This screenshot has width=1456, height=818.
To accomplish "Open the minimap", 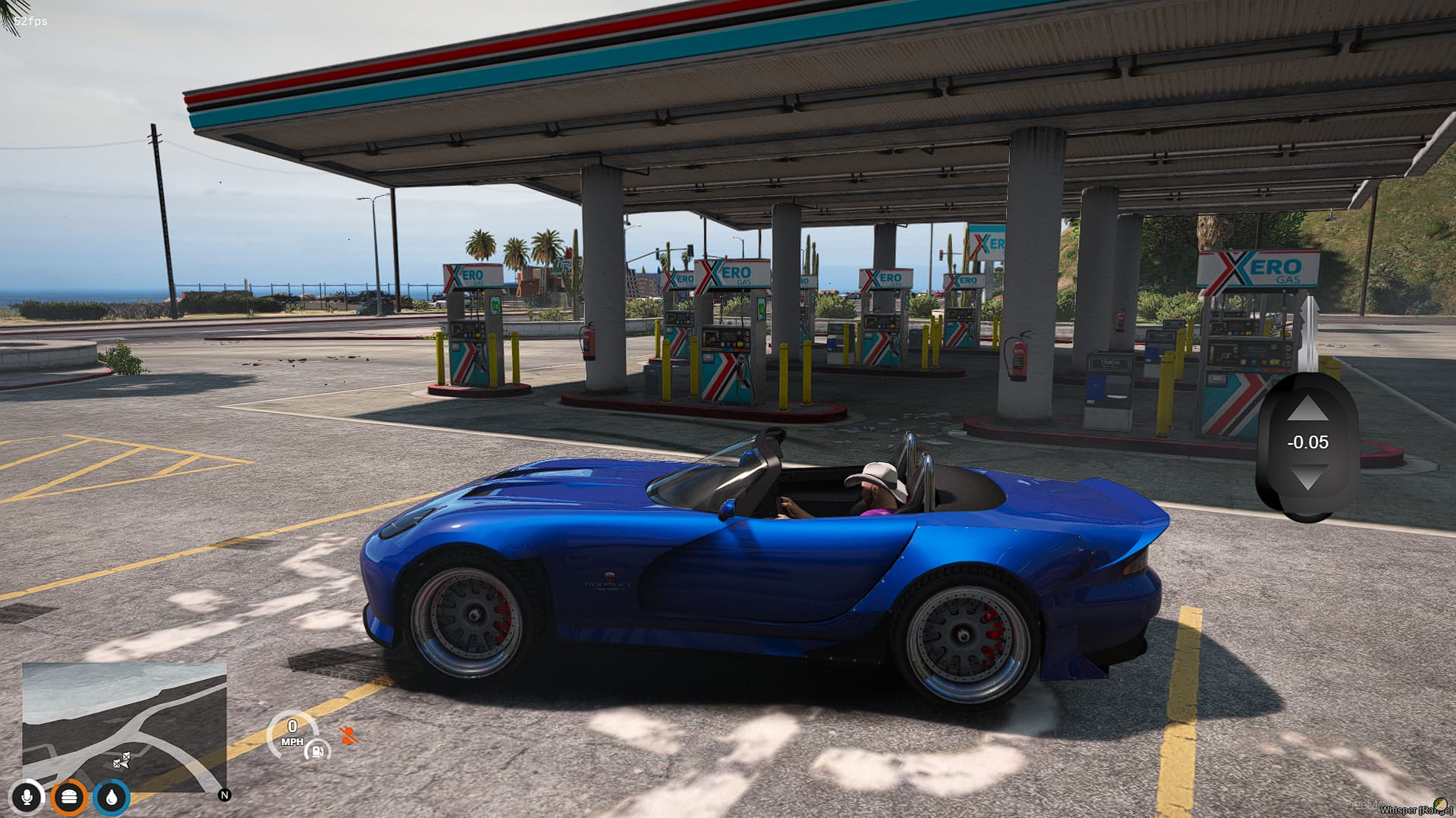I will pyautogui.click(x=124, y=727).
